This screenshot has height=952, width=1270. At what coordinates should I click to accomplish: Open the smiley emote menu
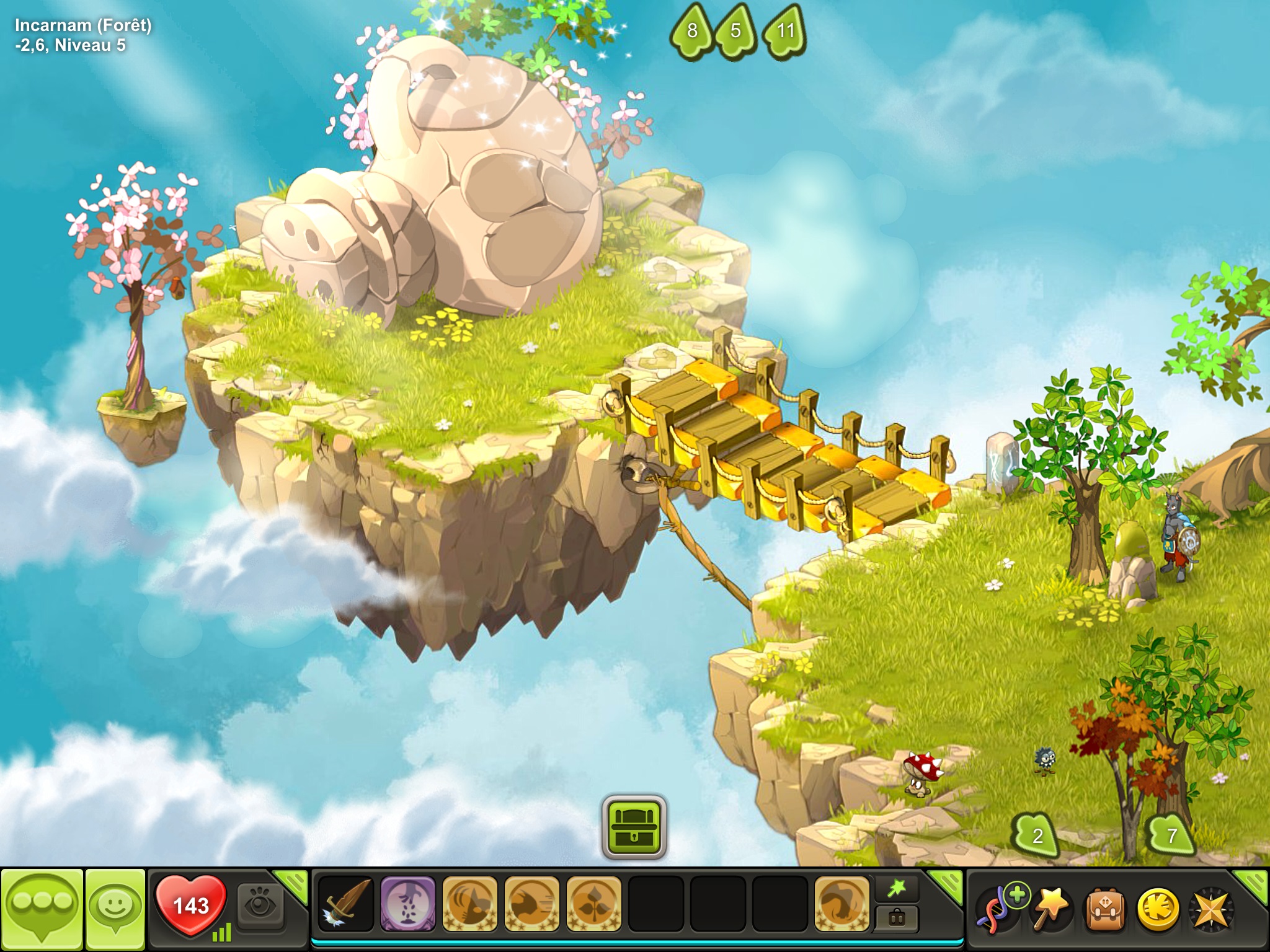(x=115, y=907)
